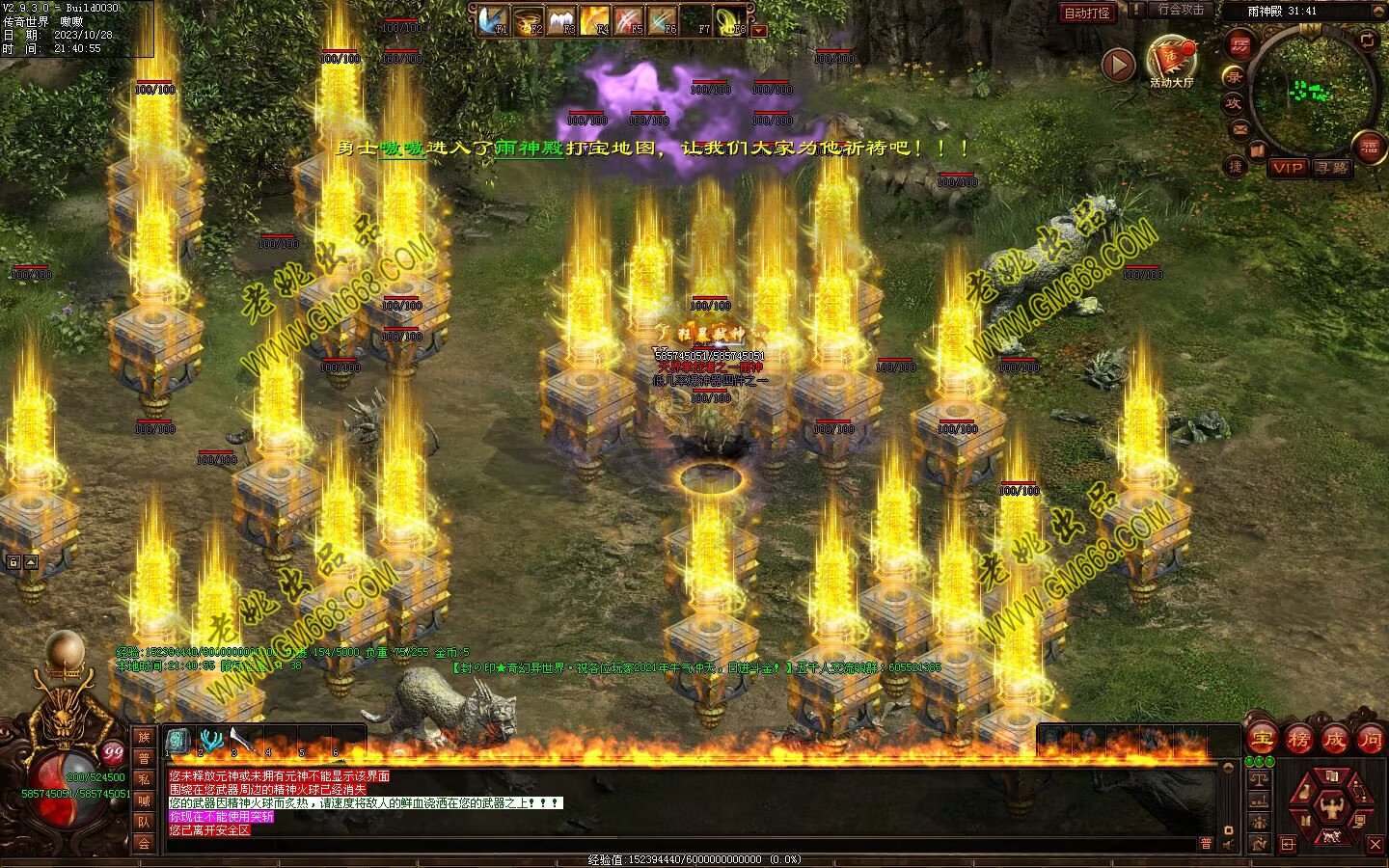
Task: Open the 活动大厅 activity hall
Action: (1171, 62)
